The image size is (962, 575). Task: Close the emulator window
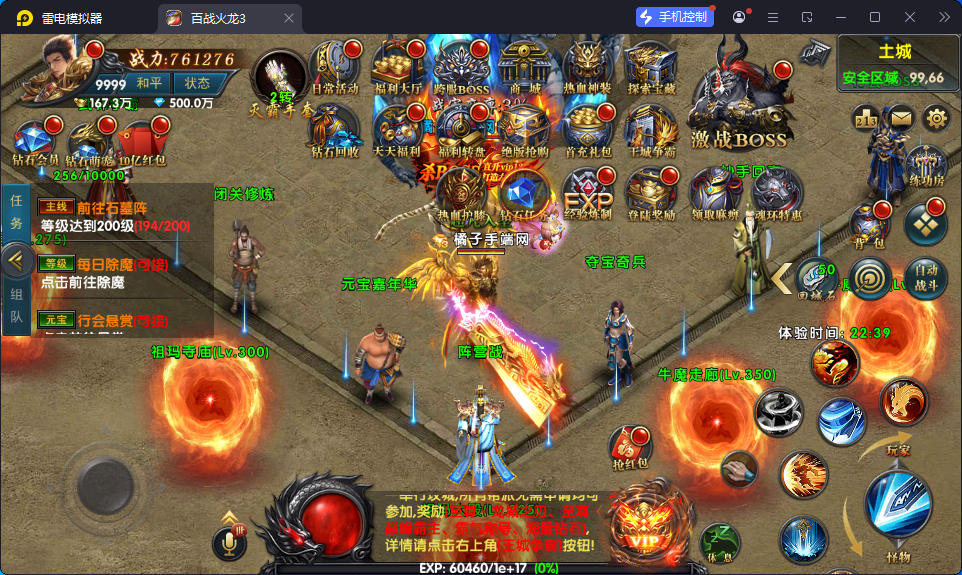pos(909,17)
